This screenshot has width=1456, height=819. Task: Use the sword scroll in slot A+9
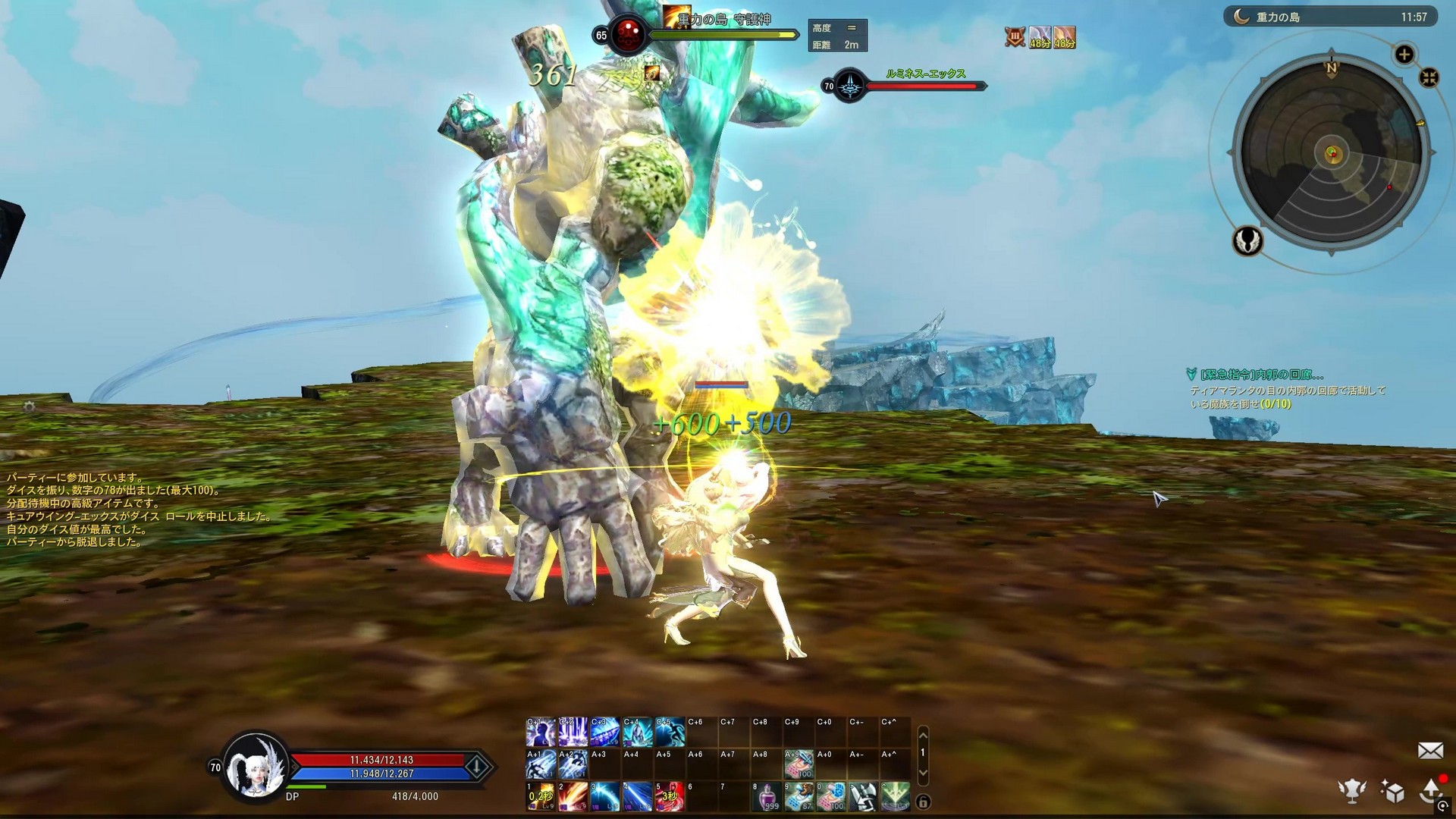799,764
